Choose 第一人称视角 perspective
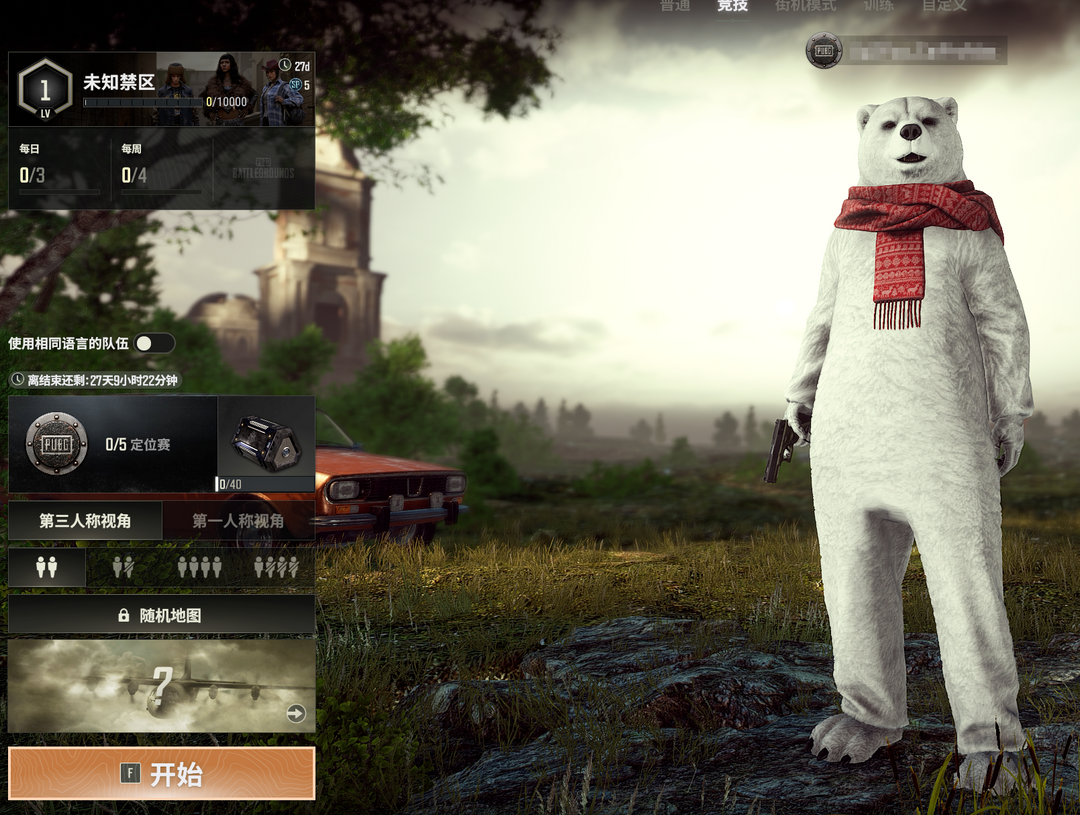The height and width of the screenshot is (815, 1080). 238,521
